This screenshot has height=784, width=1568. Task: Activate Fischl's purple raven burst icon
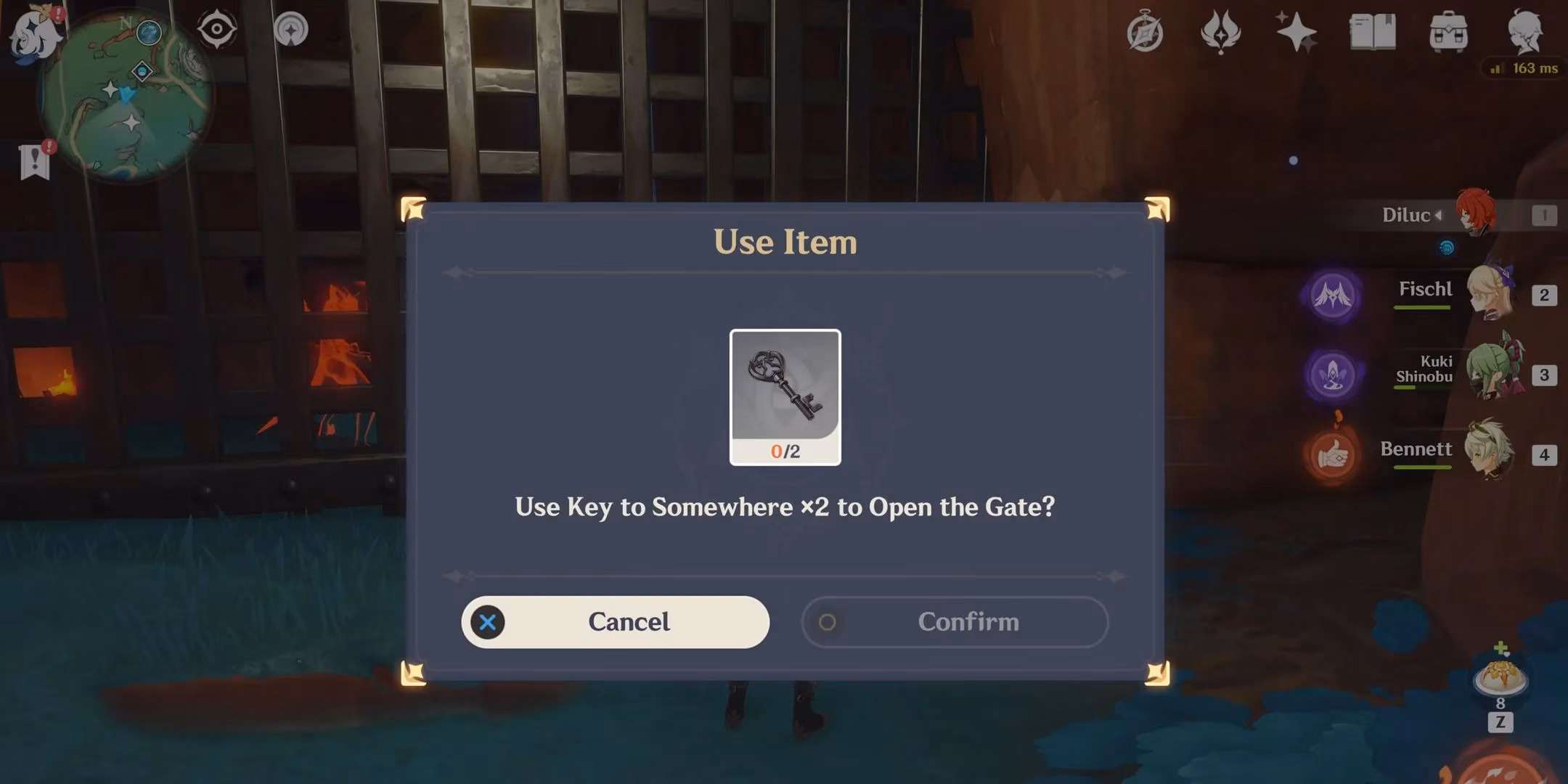pyautogui.click(x=1332, y=295)
